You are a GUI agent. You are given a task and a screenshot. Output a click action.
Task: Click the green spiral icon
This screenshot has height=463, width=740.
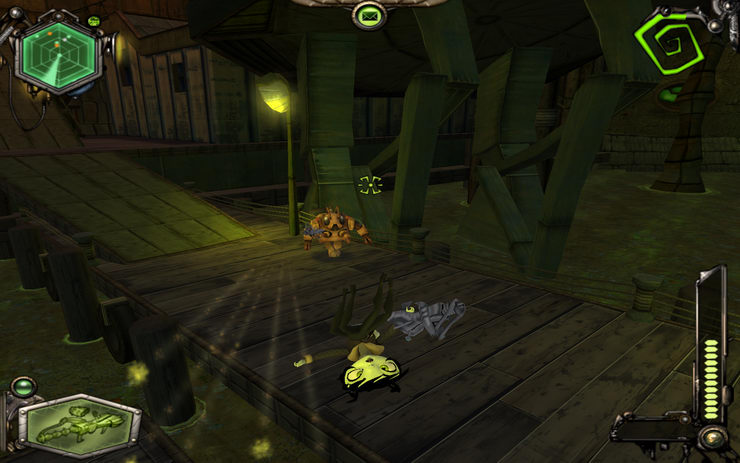[x=669, y=42]
